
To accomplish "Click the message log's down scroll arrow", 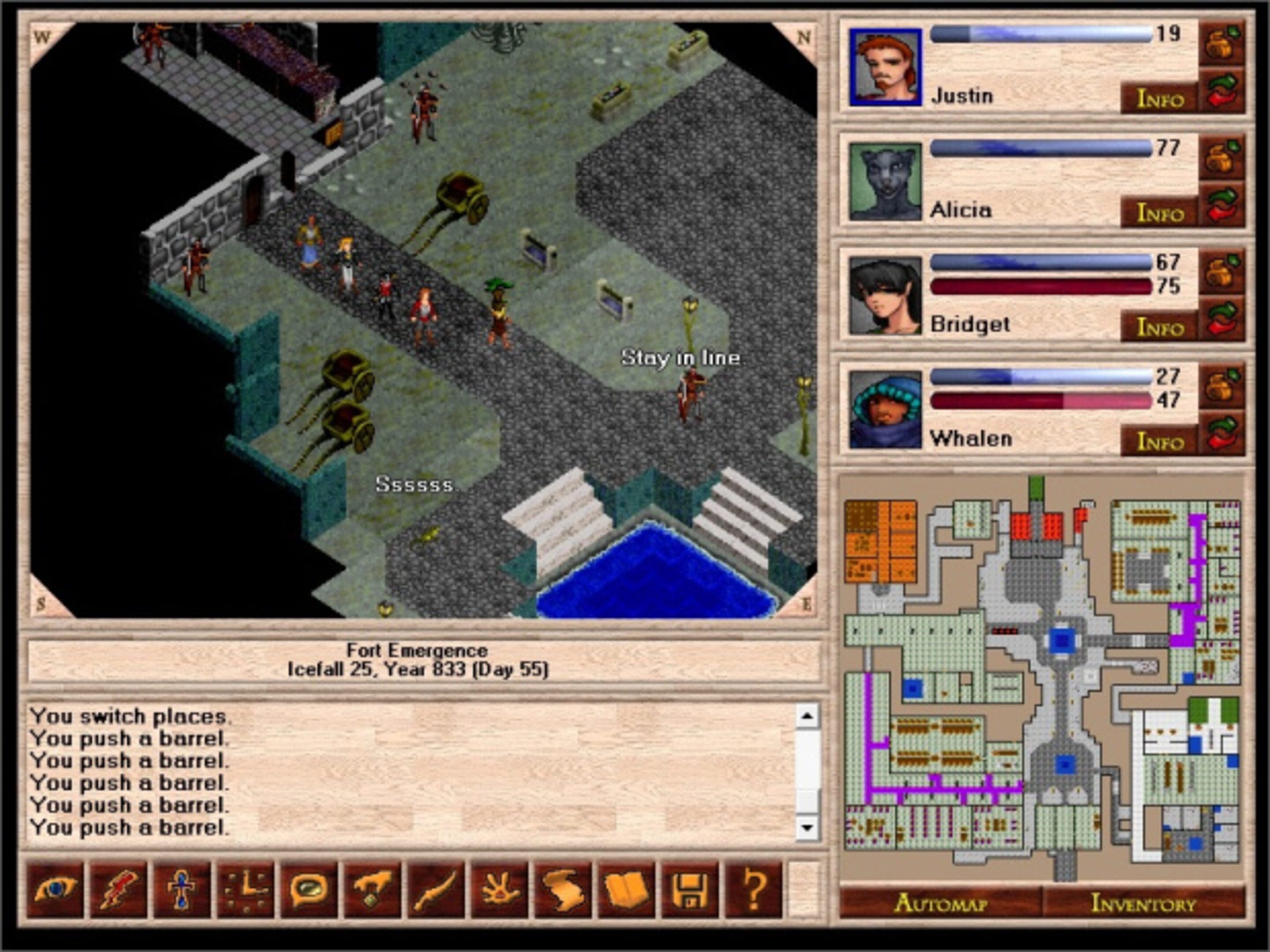I will click(x=807, y=827).
